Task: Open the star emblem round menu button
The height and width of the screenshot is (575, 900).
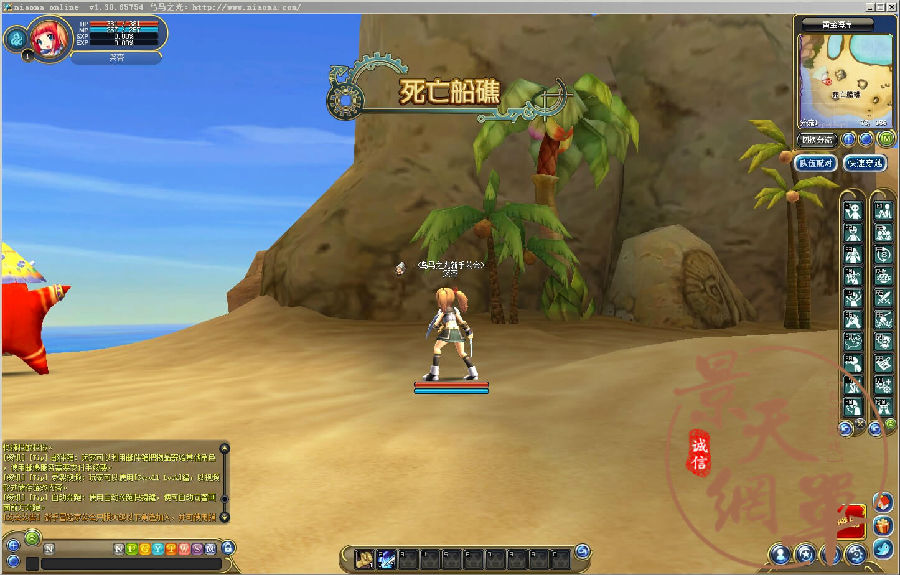Action: 805,553
